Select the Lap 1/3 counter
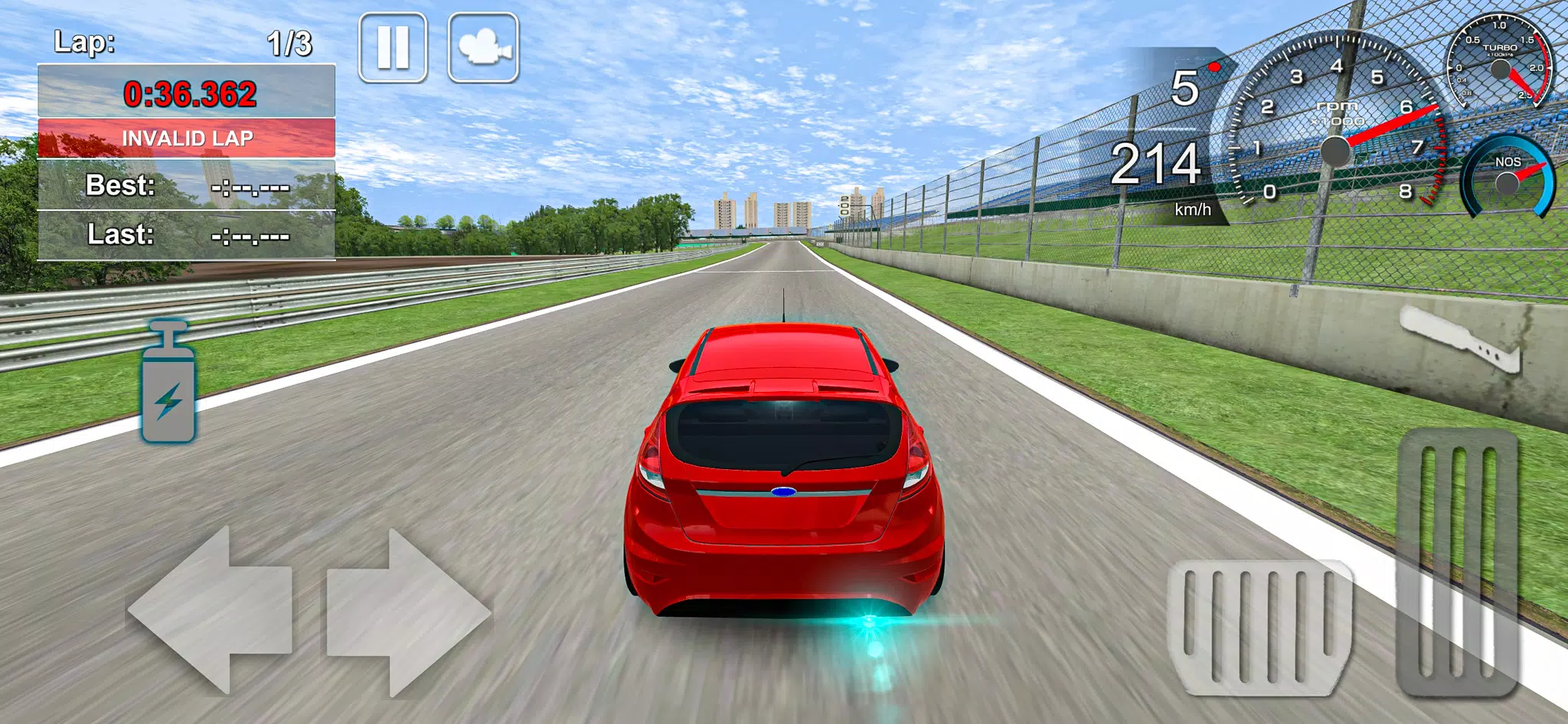 (184, 44)
